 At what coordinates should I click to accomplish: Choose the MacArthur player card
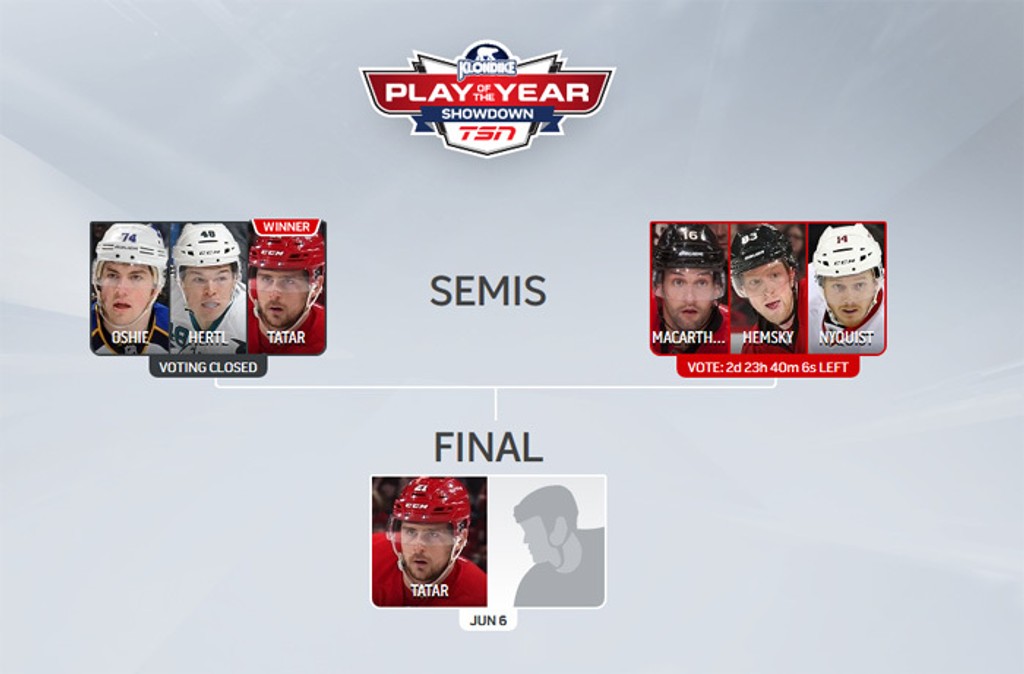click(x=690, y=288)
